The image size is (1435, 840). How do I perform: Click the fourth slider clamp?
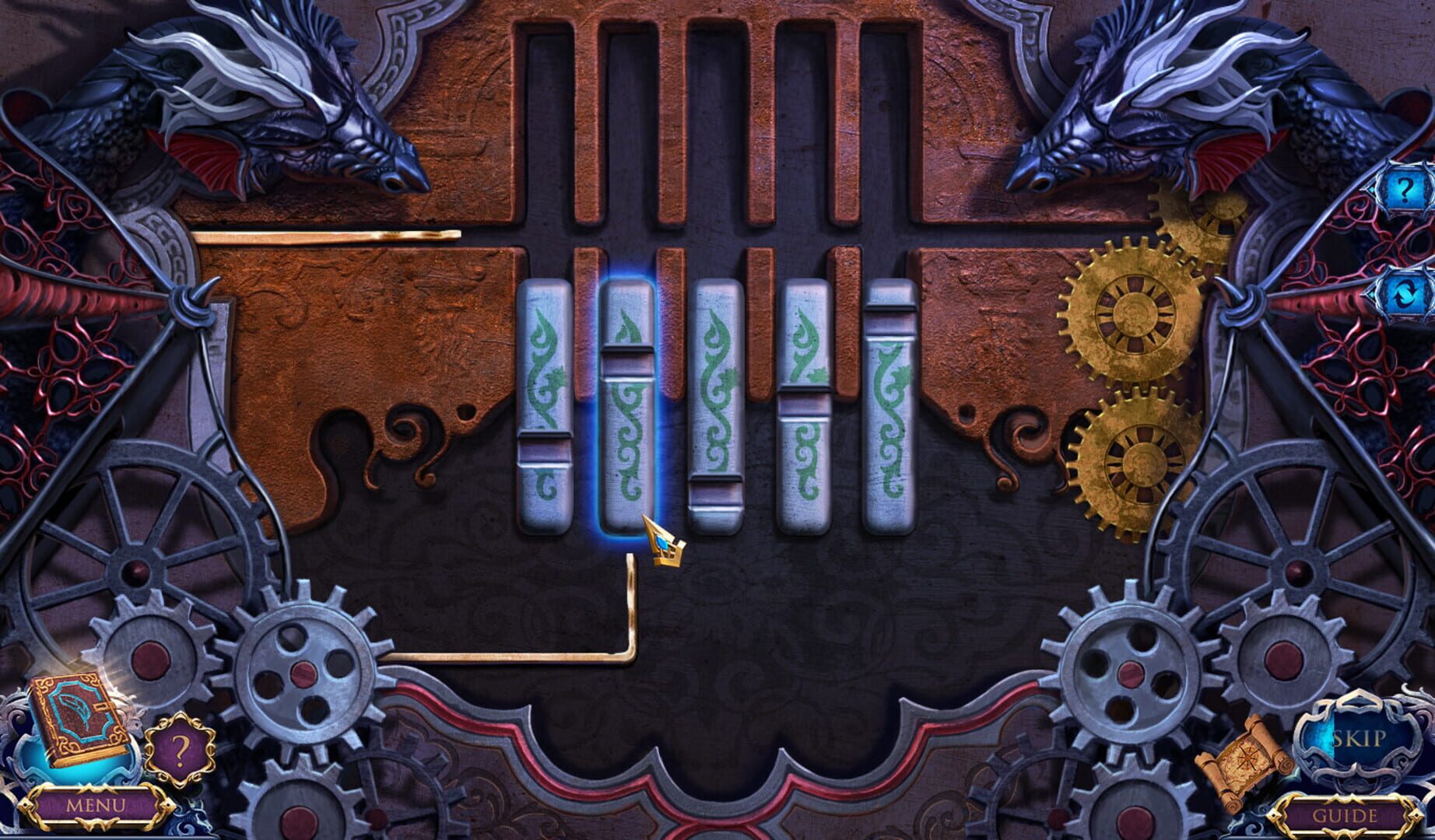pyautogui.click(x=803, y=404)
